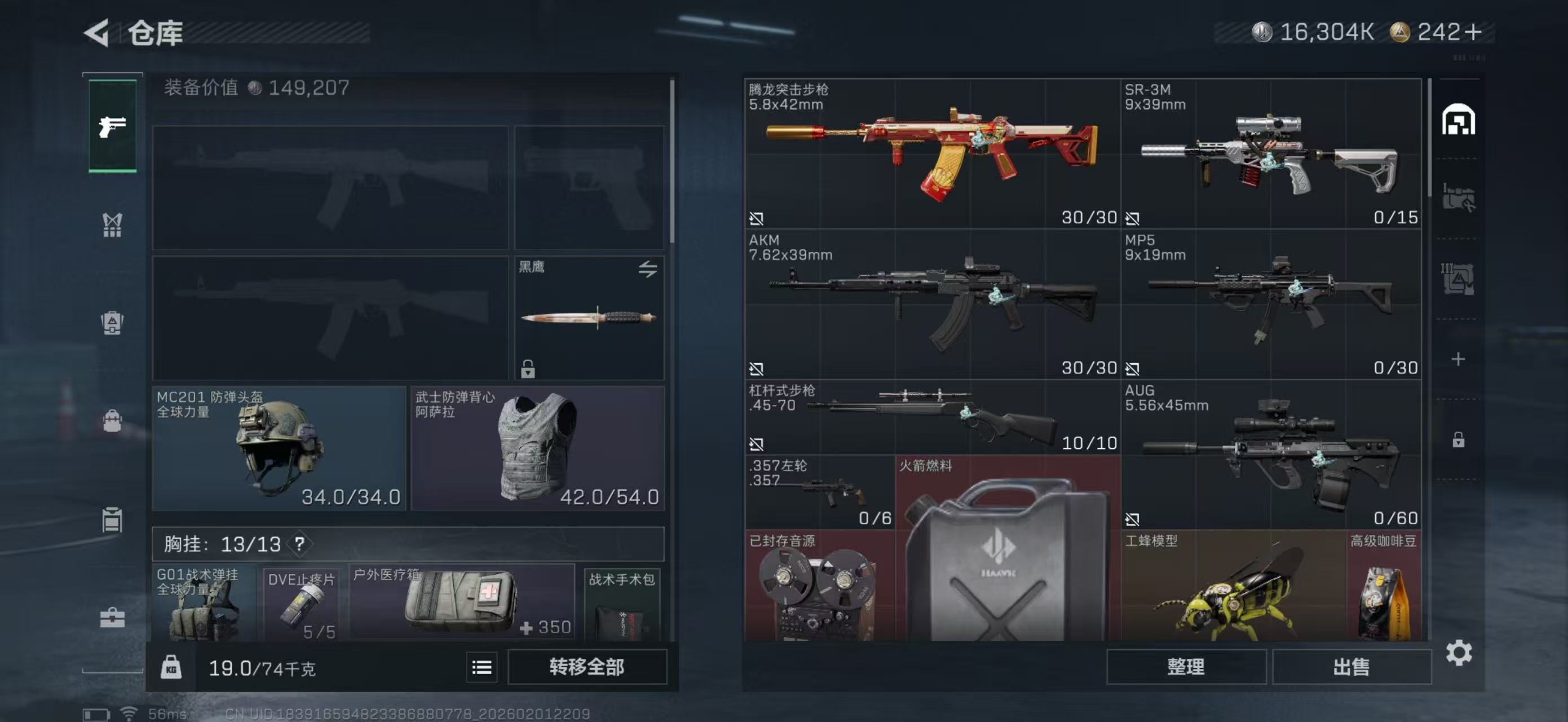The height and width of the screenshot is (722, 1568).
Task: Toggle ammo display icon on the AKM slot
Action: click(758, 368)
